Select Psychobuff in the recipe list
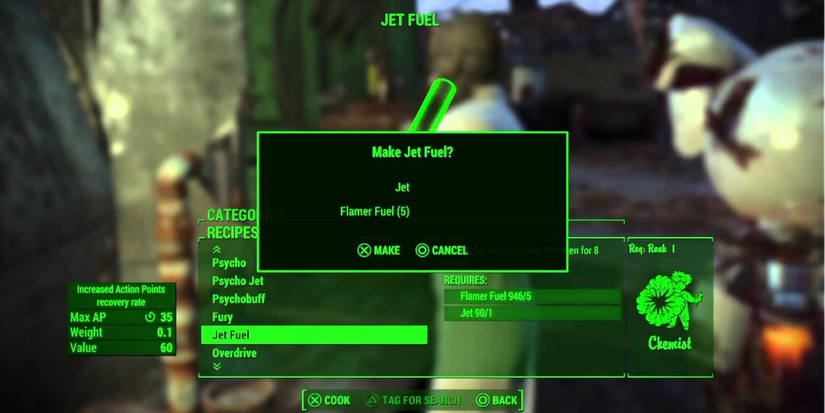This screenshot has height=413, width=825. [x=238, y=299]
